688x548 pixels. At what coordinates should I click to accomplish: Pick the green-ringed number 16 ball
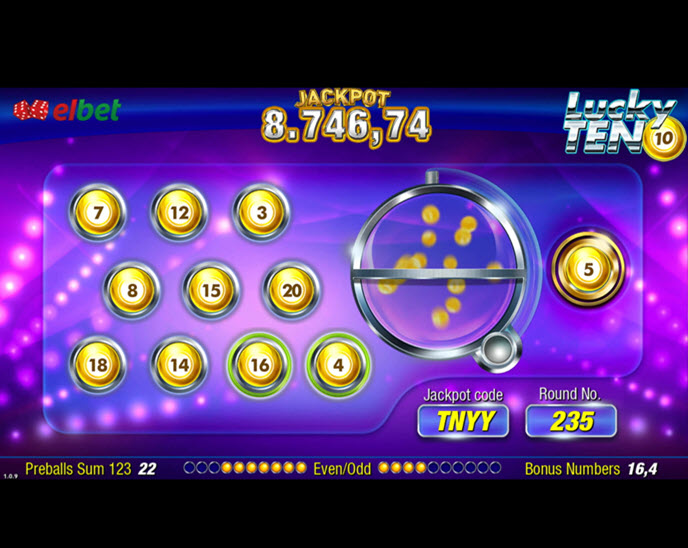259,365
